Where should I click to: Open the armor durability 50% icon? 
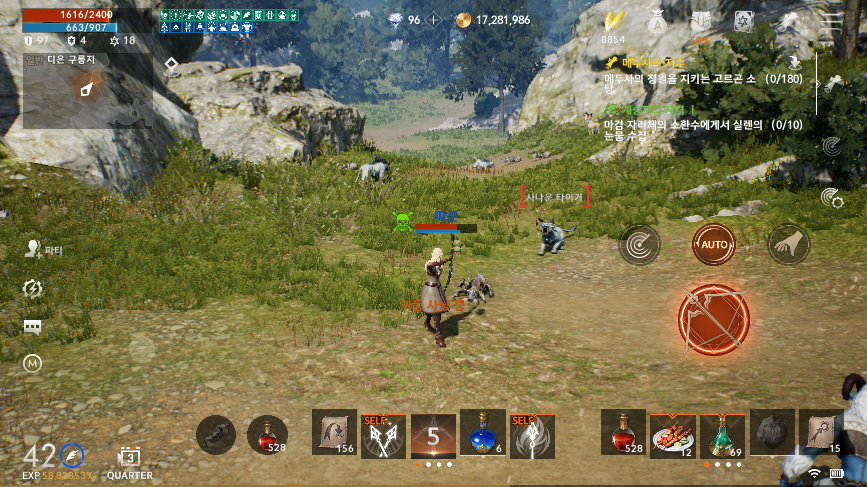(x=700, y=21)
